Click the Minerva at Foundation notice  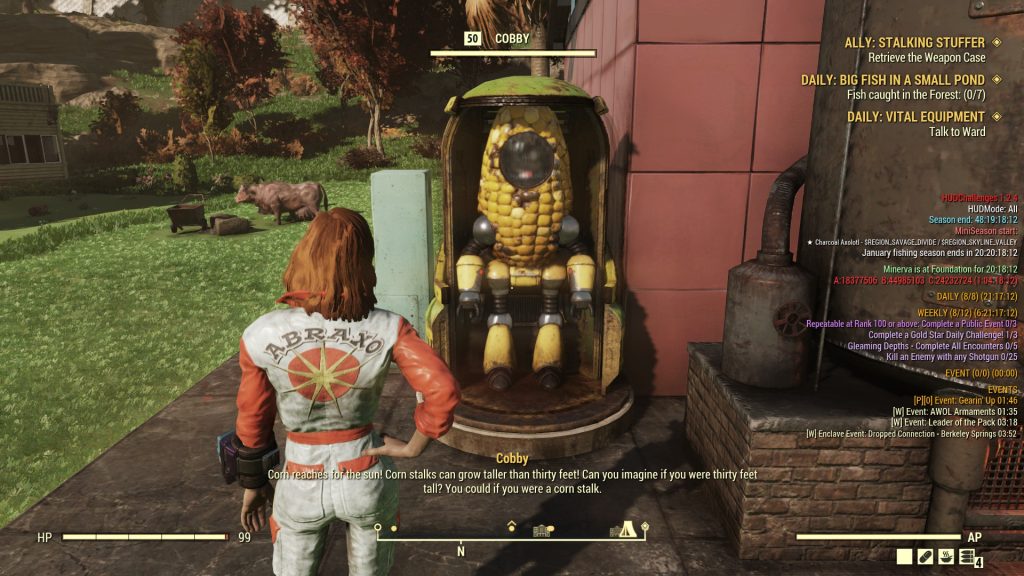pyautogui.click(x=950, y=269)
